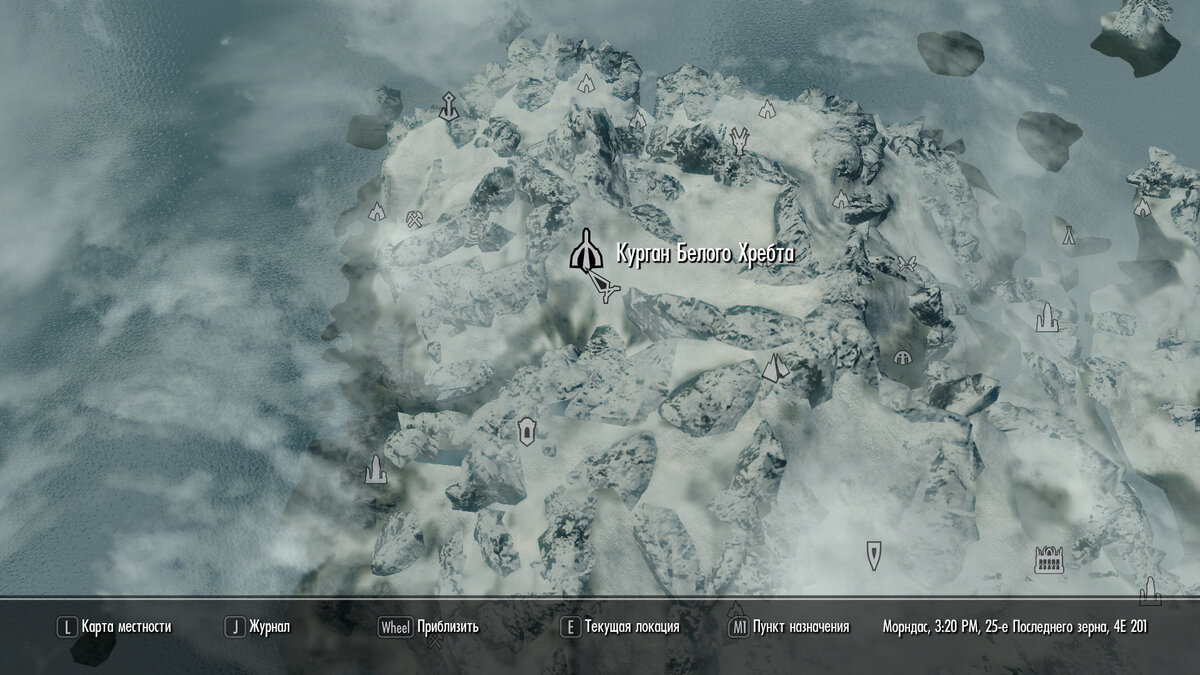Select the twin mountain peaks marker

[775, 368]
